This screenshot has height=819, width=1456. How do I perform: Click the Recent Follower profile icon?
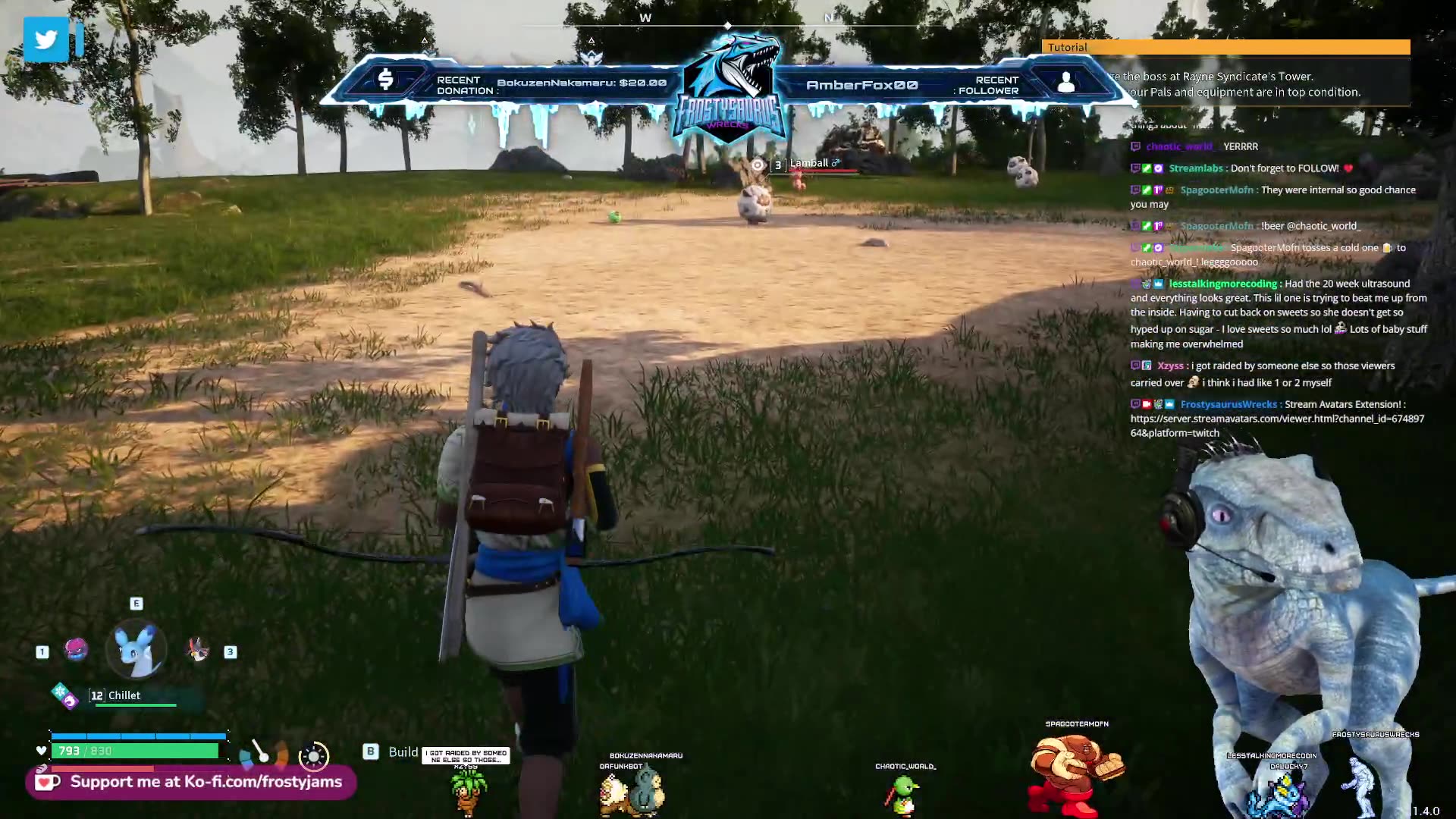point(1068,83)
